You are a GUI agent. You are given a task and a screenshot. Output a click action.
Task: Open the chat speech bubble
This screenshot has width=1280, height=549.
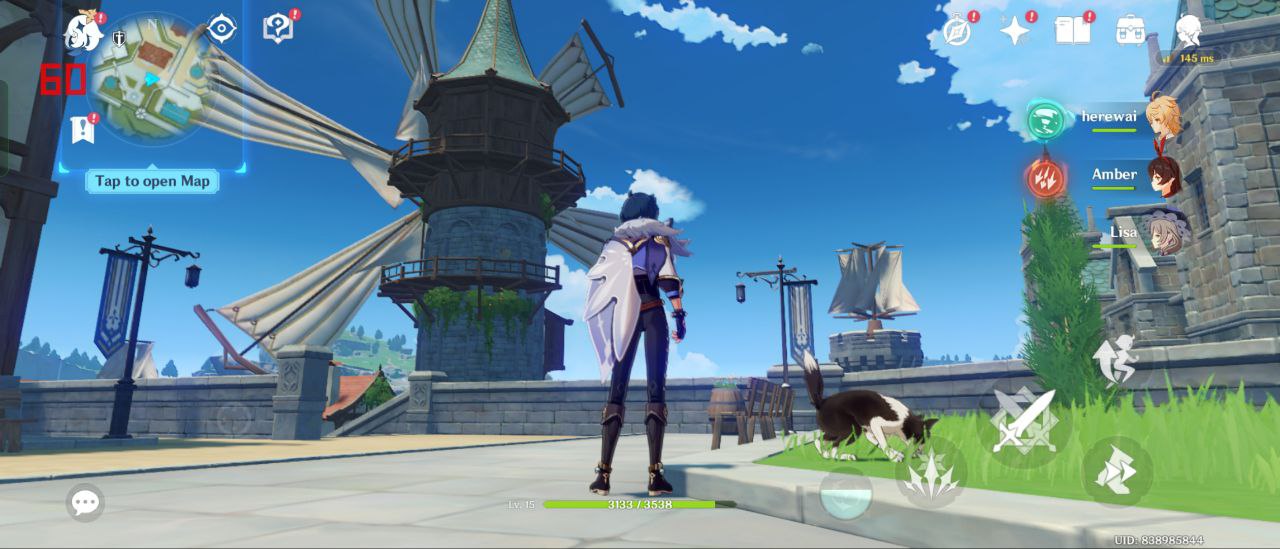[x=85, y=502]
